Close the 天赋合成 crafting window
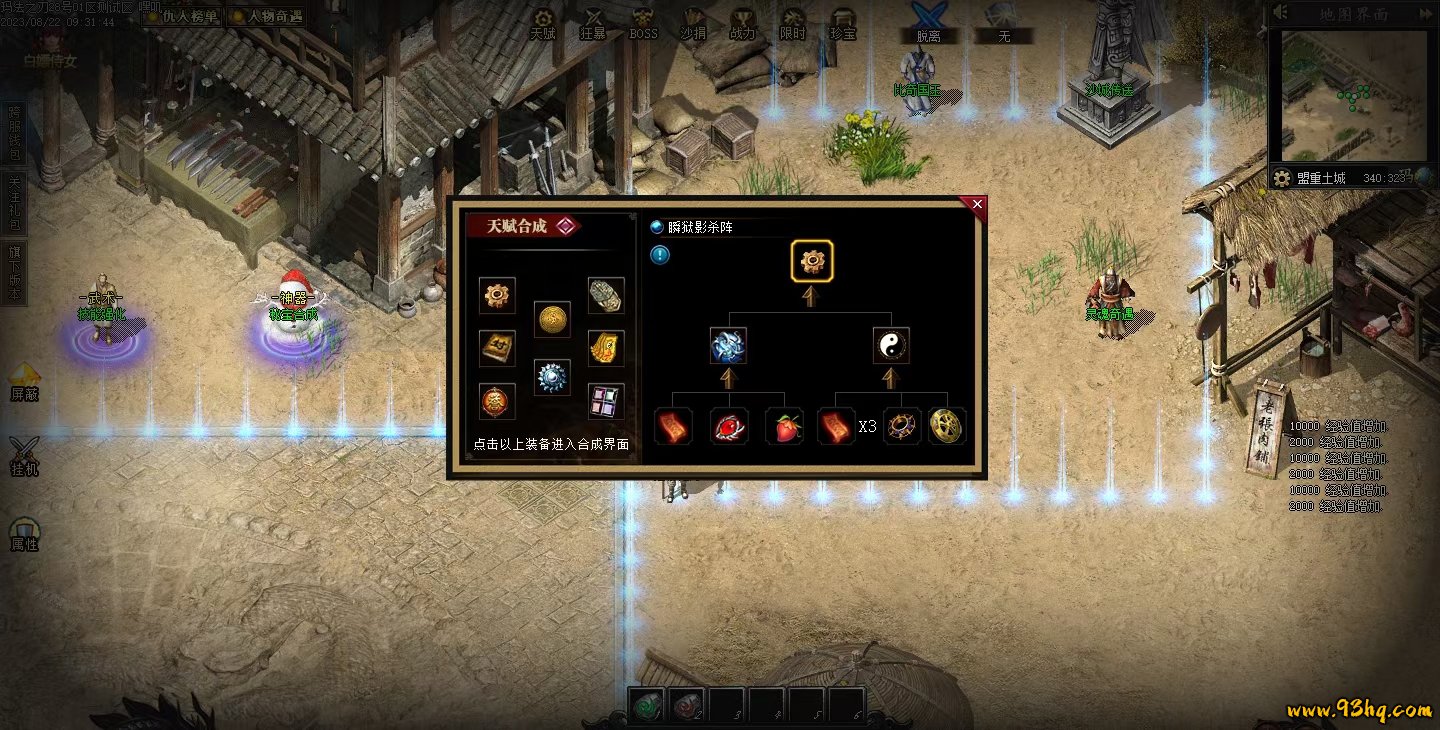The height and width of the screenshot is (730, 1440). (x=977, y=204)
